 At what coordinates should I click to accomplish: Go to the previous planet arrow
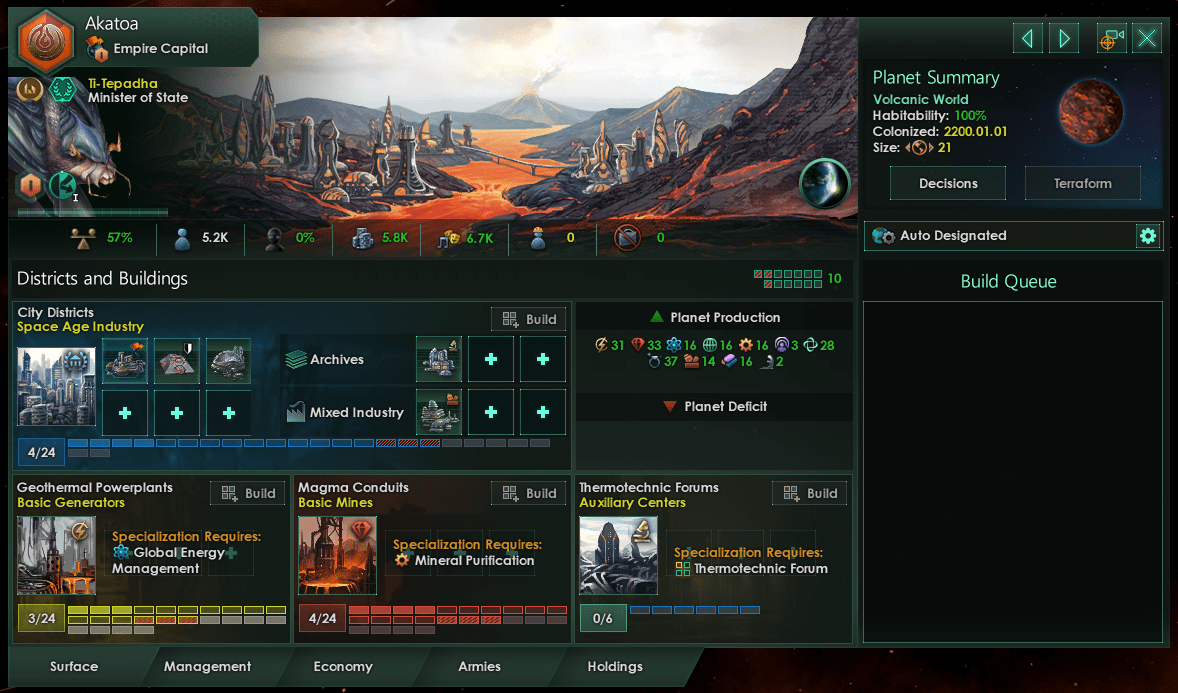coord(1027,39)
